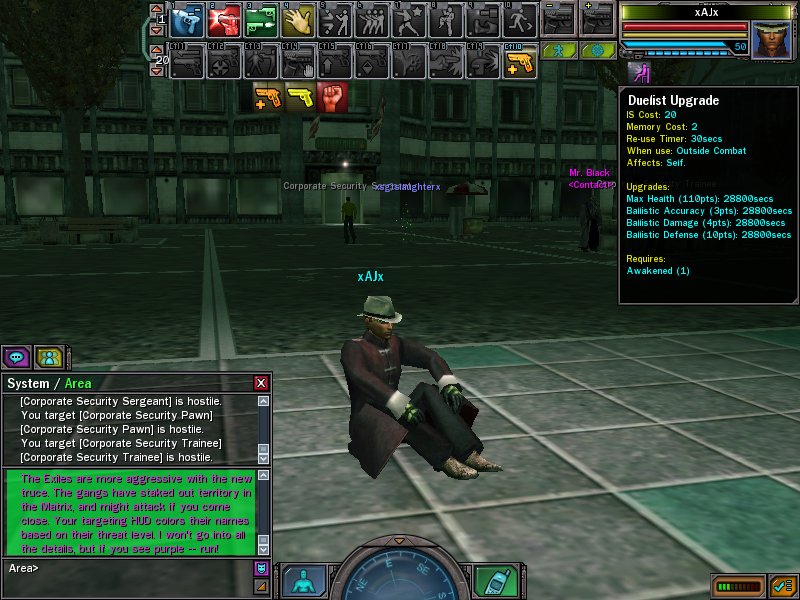Open the character body status panel

click(x=303, y=581)
